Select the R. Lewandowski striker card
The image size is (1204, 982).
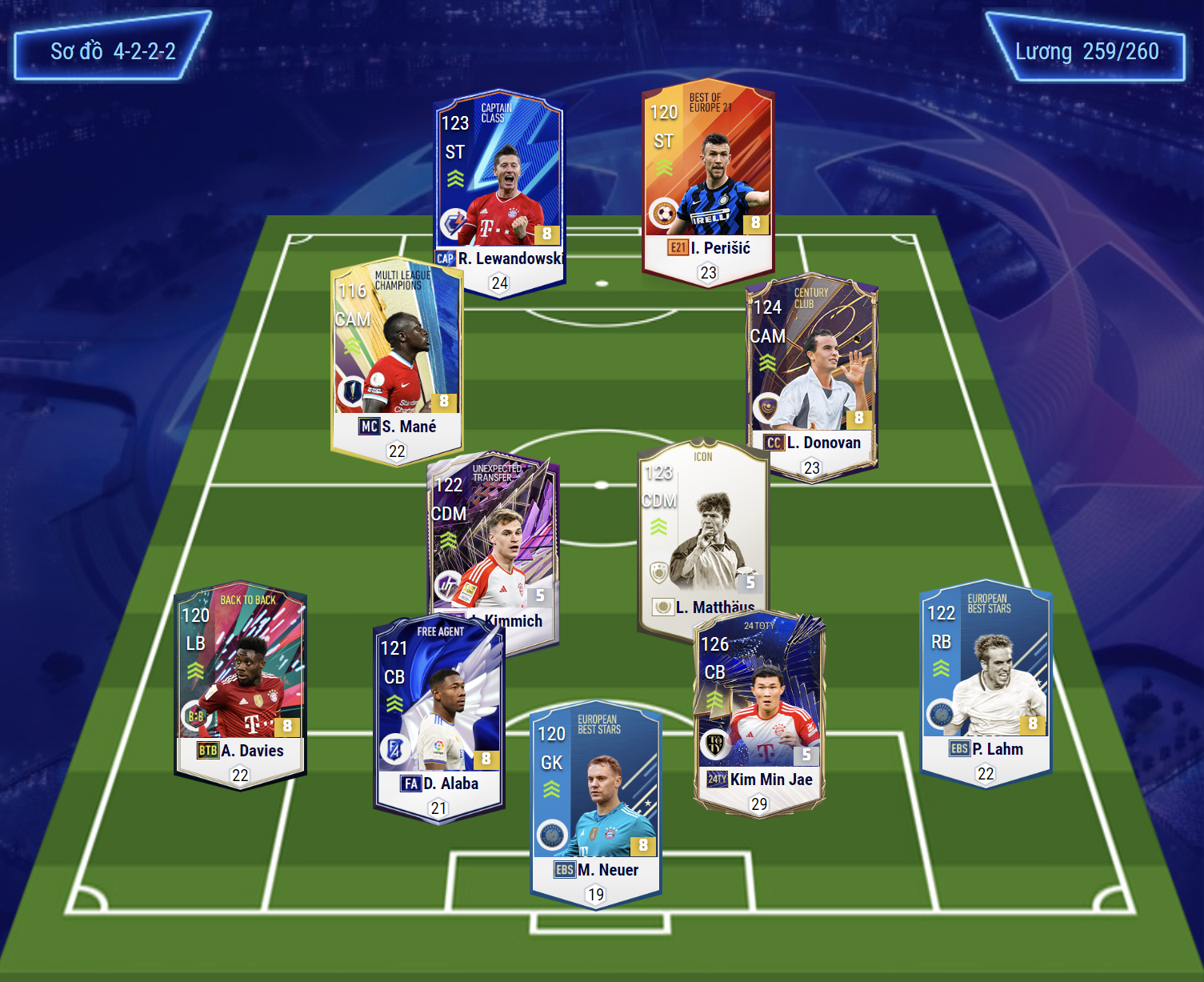click(x=500, y=188)
